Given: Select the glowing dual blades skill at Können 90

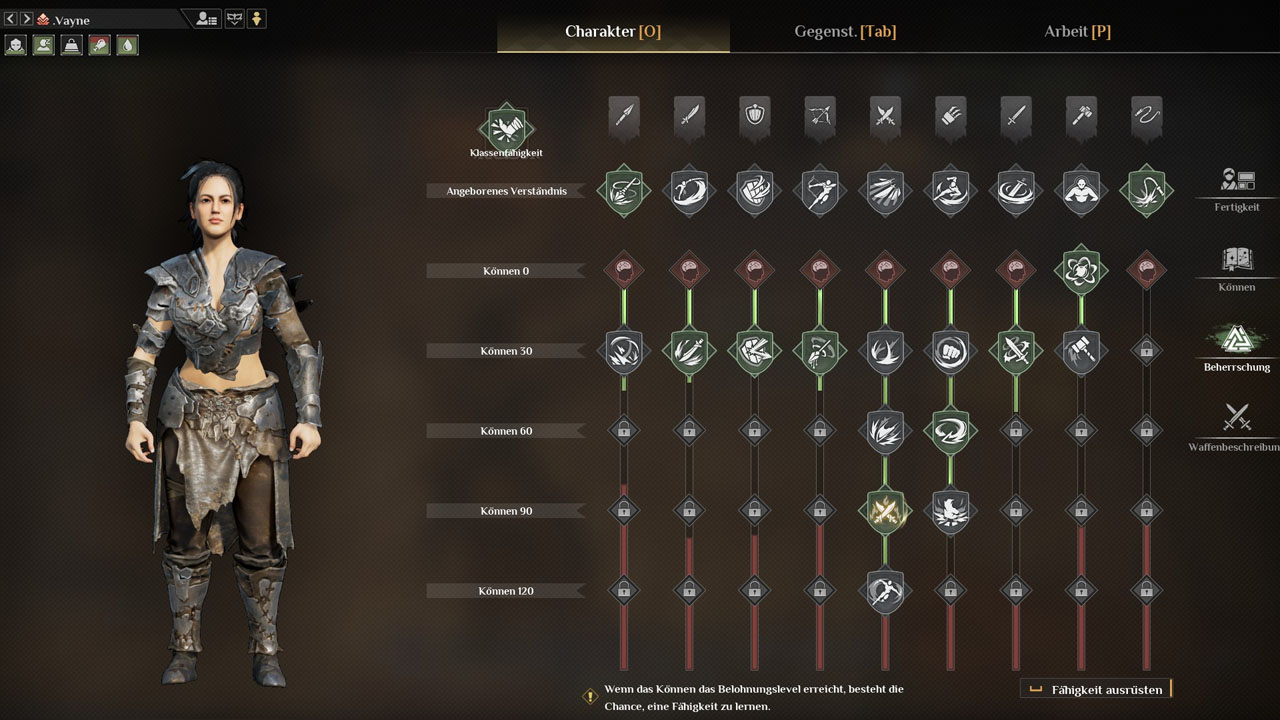Looking at the screenshot, I should [885, 511].
